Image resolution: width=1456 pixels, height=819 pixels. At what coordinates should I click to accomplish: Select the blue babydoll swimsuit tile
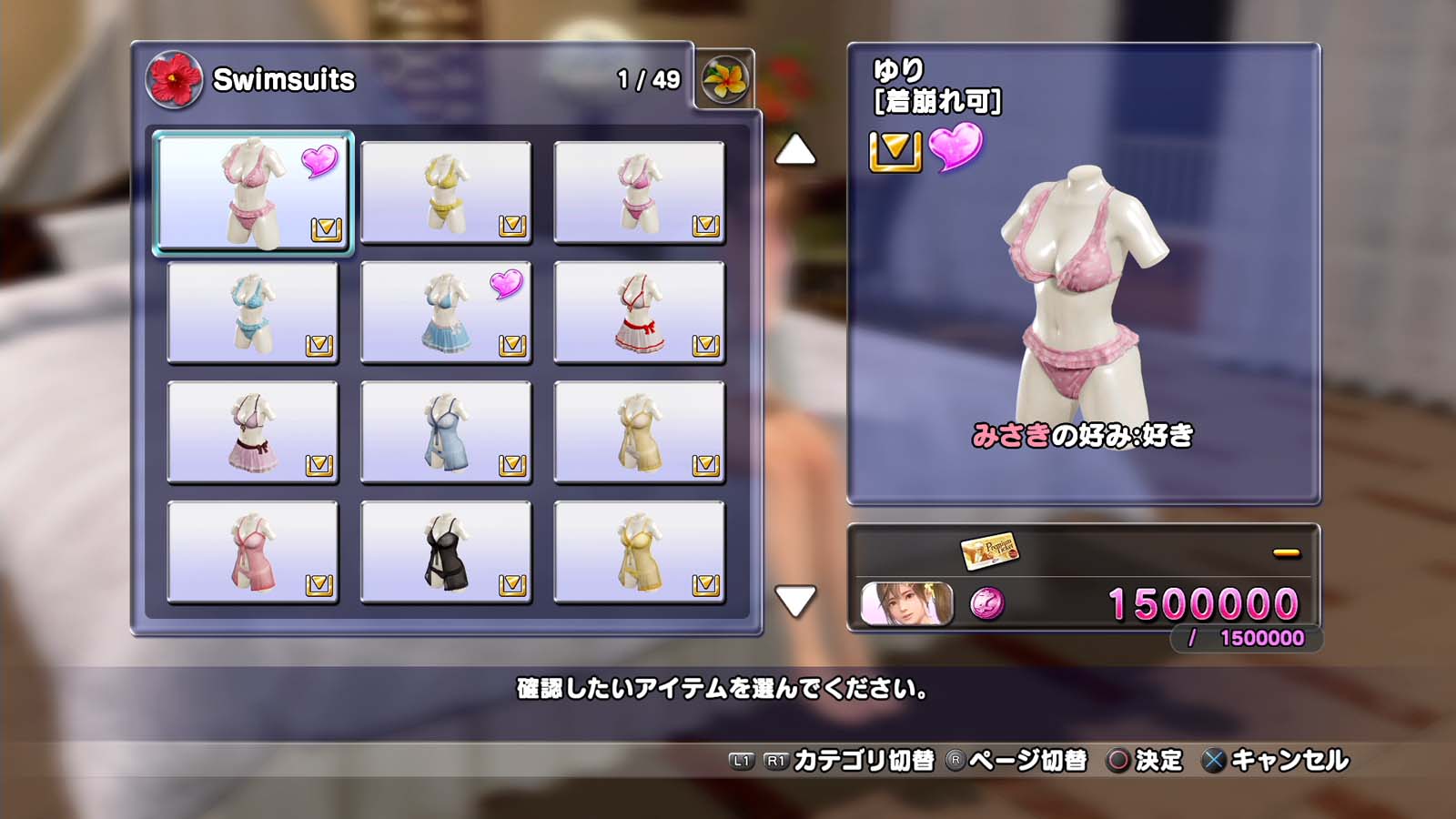446,432
